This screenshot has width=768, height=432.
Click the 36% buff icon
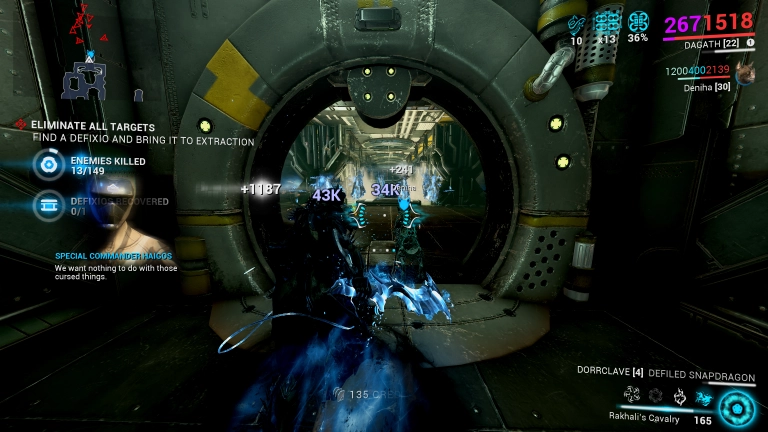638,22
